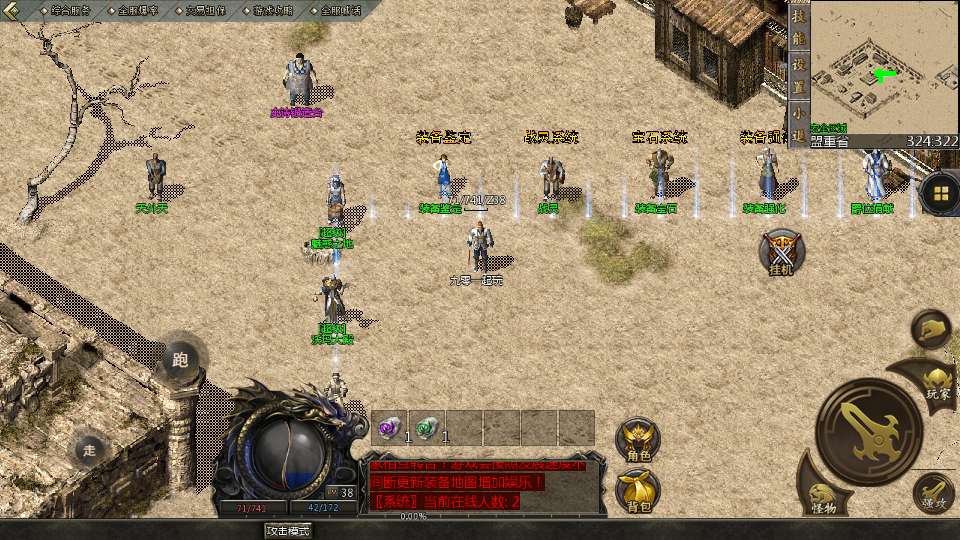This screenshot has width=960, height=540.
Task: Open the 设置 settings panel
Action: pyautogui.click(x=798, y=75)
